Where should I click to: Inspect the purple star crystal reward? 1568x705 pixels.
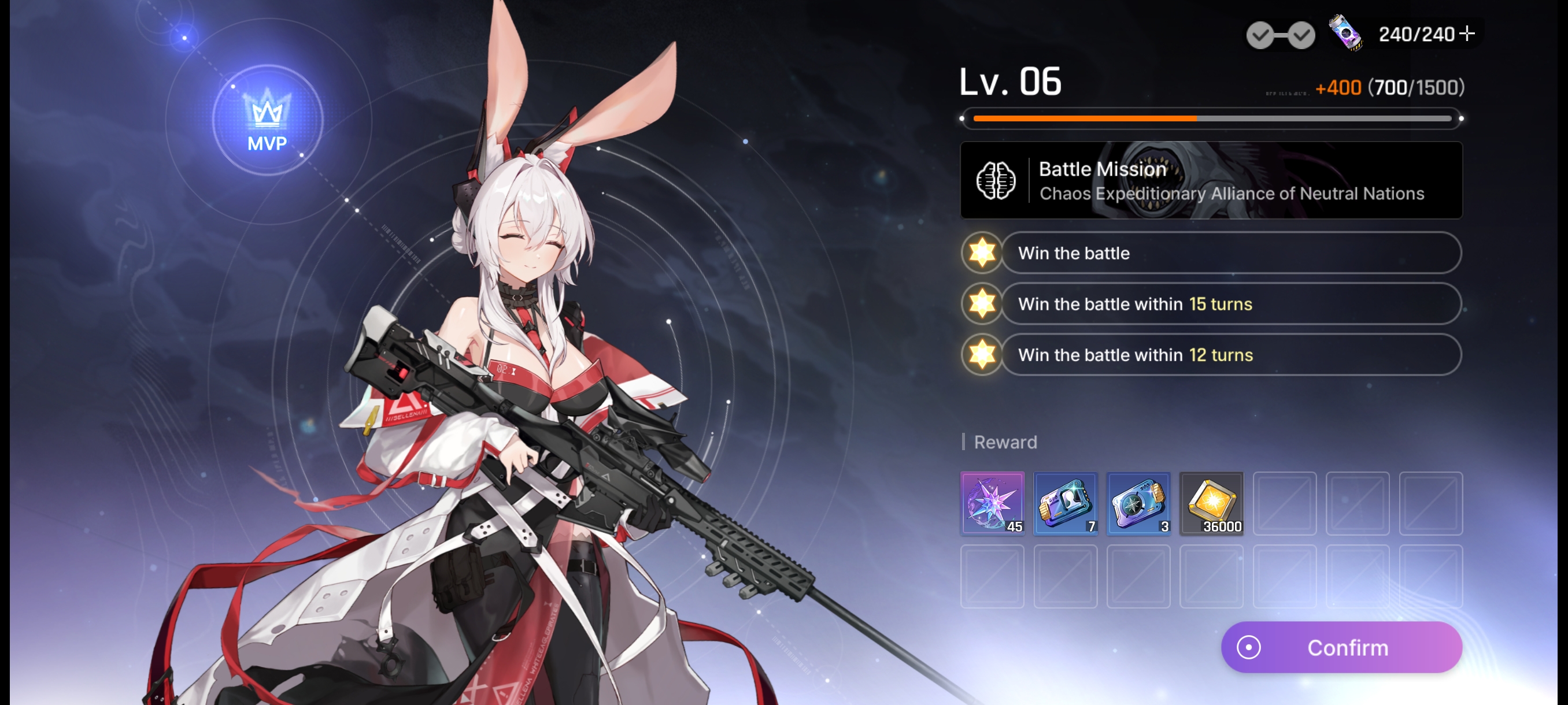tap(992, 503)
